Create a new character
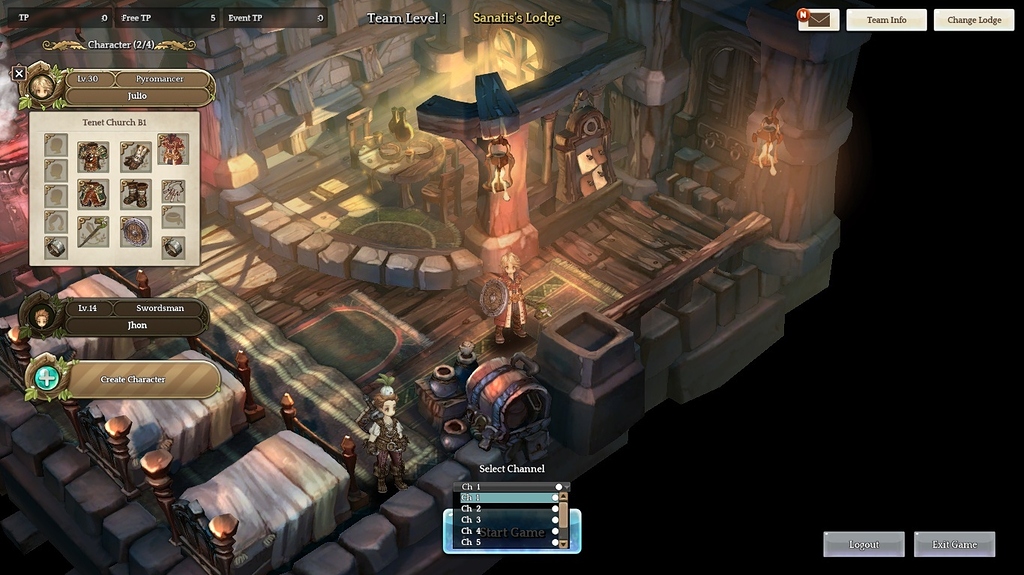 [132, 379]
